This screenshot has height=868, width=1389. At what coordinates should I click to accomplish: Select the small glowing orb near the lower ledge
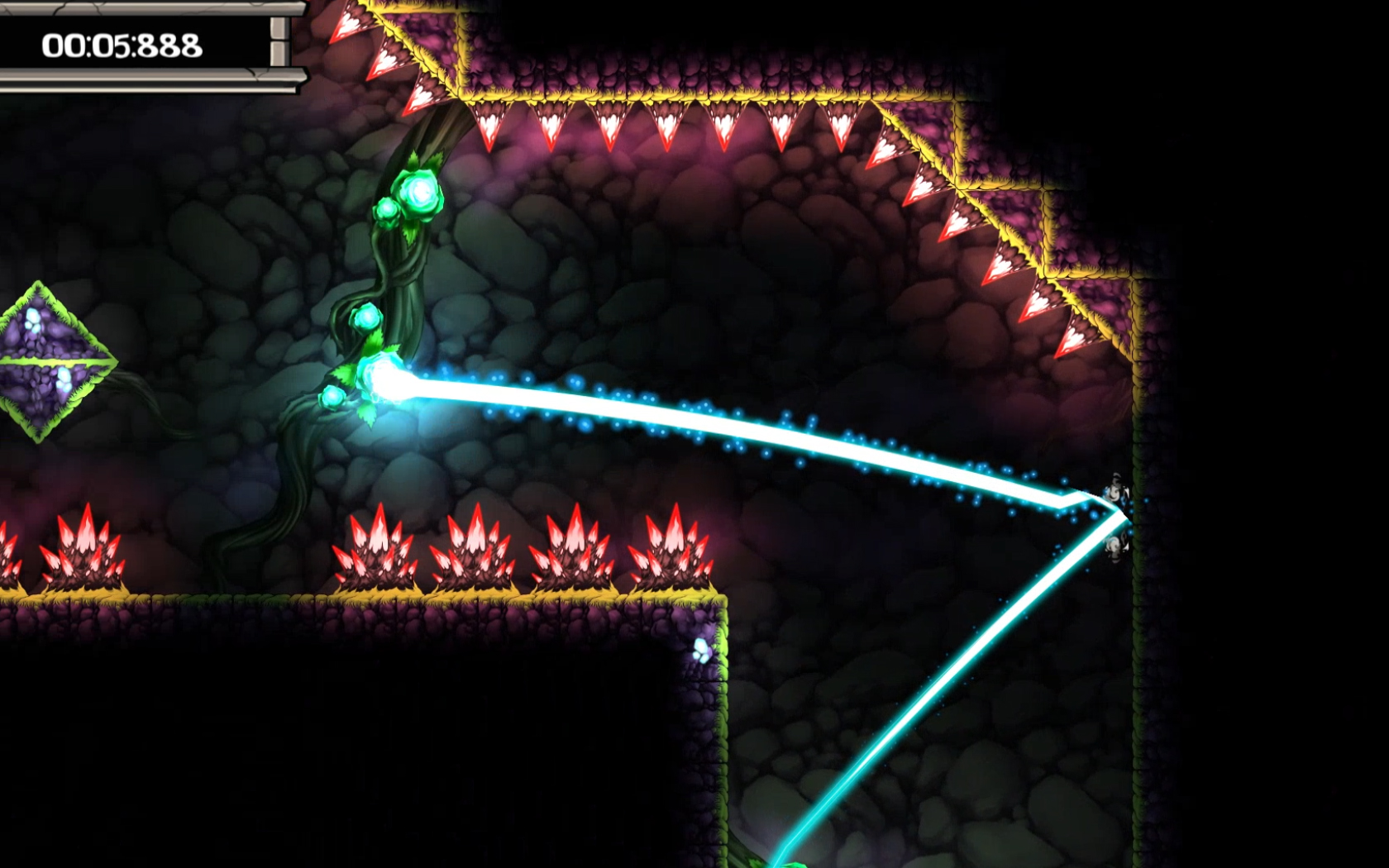click(699, 649)
